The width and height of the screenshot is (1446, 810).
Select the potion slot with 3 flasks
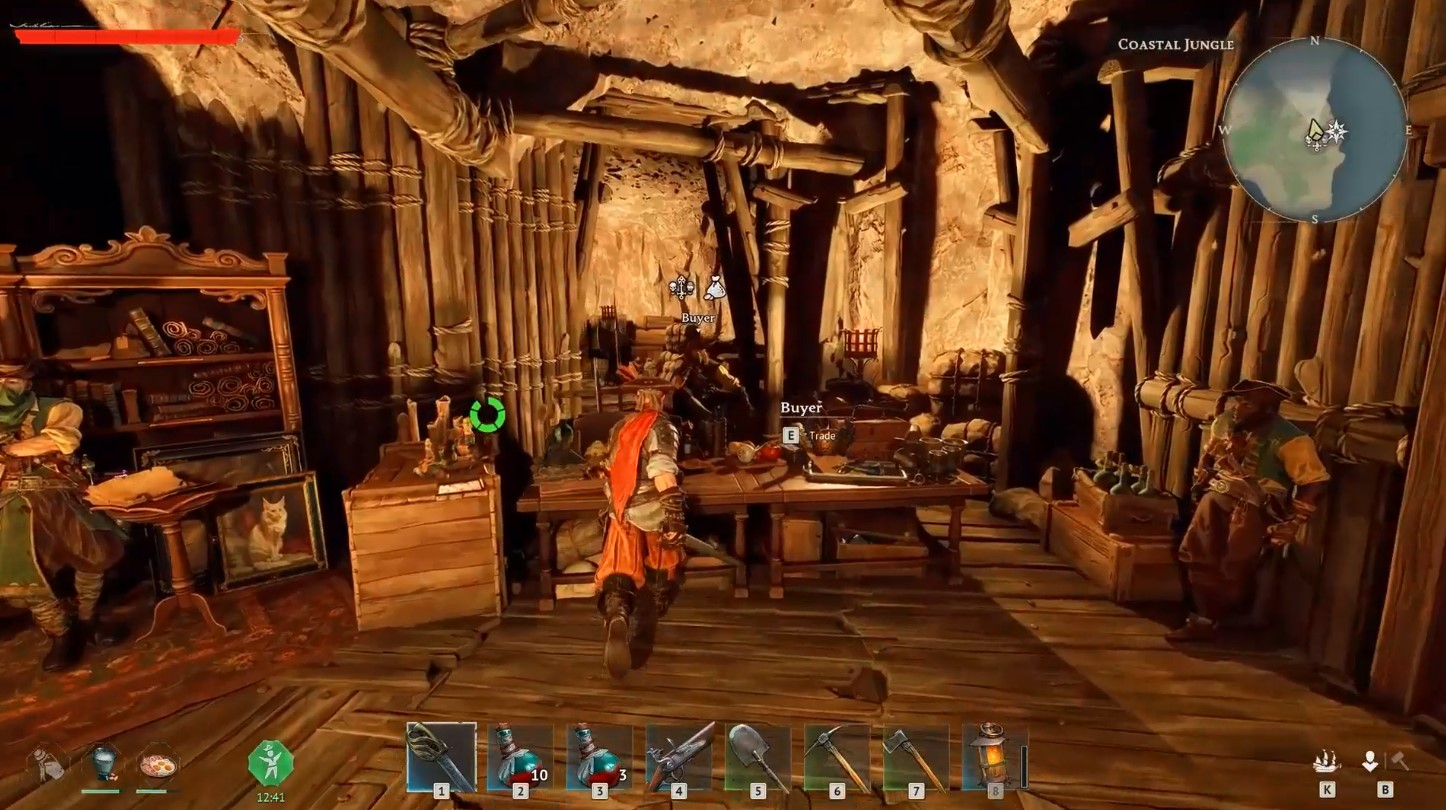tap(599, 757)
